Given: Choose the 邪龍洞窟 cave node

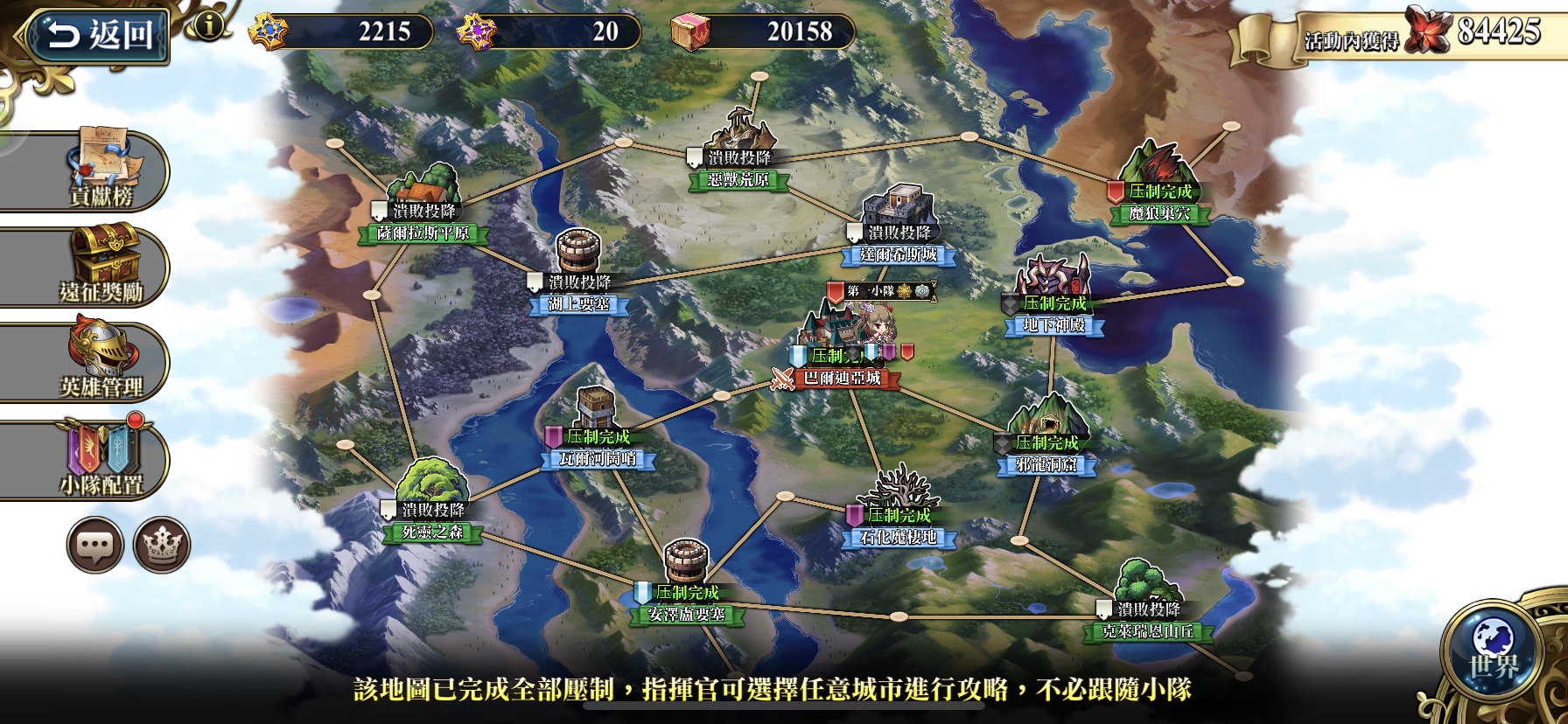Looking at the screenshot, I should (1046, 464).
